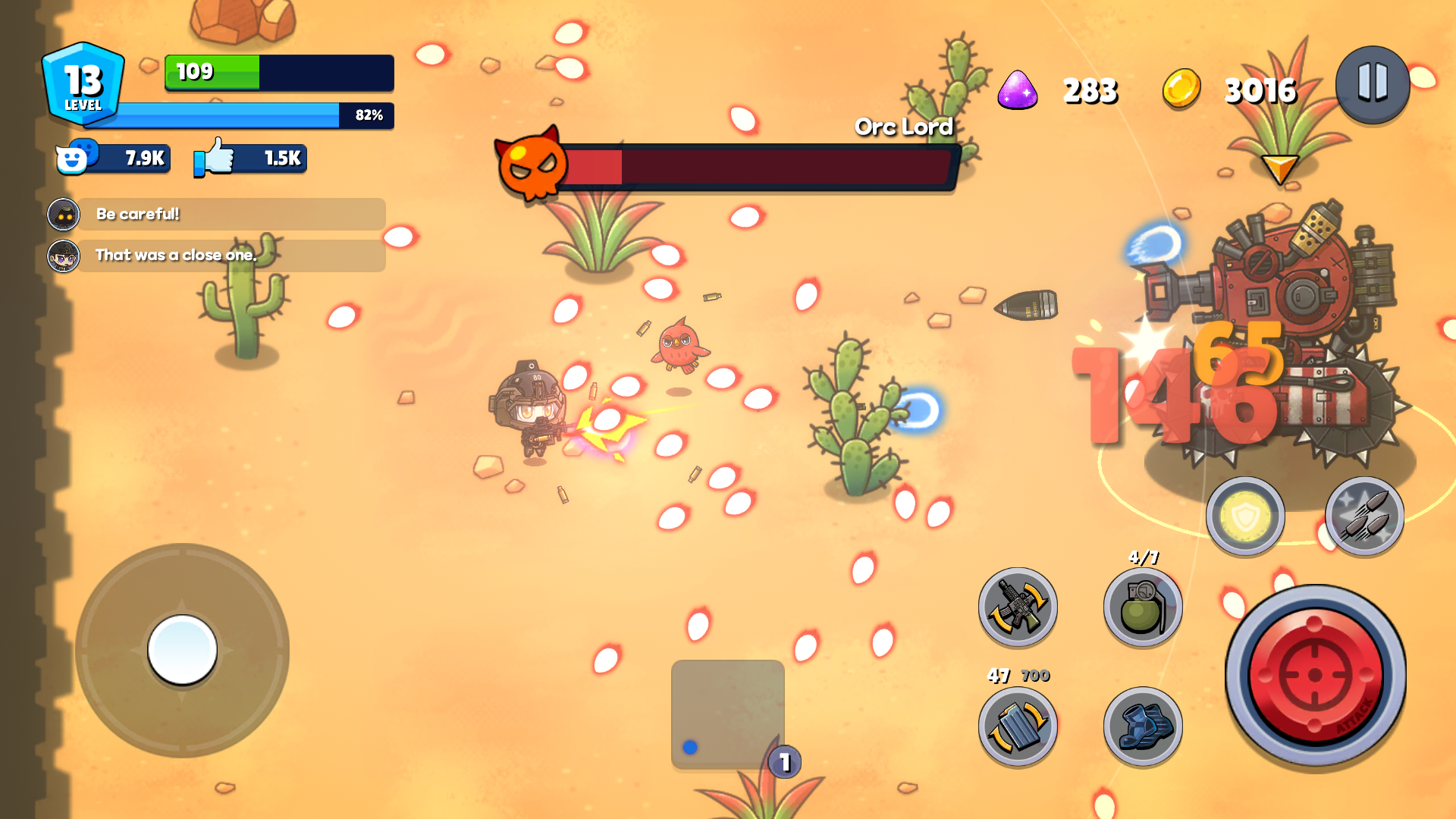Use the speed boots skill icon
Viewport: 1456px width, 819px height.
(1142, 726)
